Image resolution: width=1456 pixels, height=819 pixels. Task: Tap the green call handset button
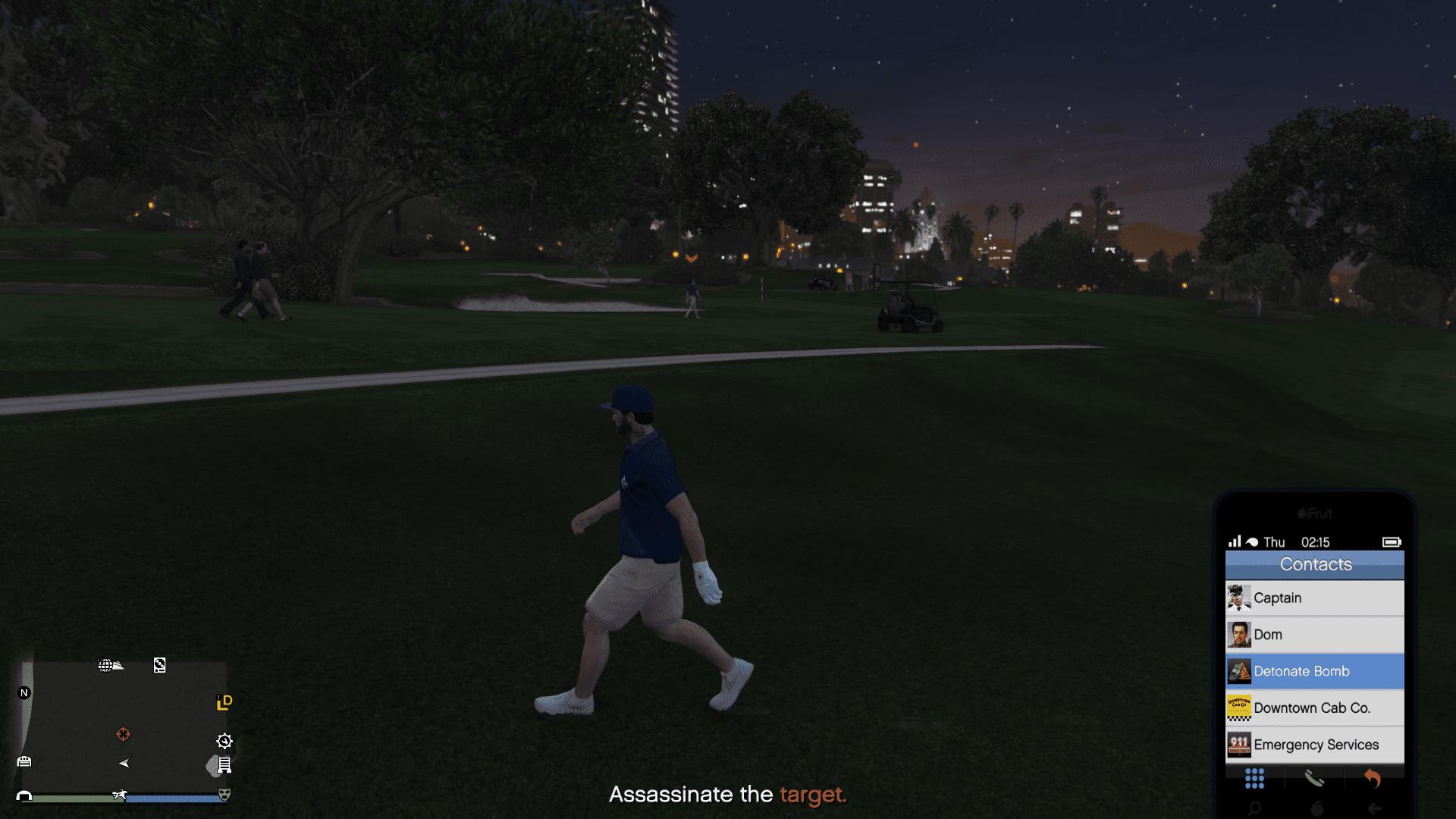pyautogui.click(x=1314, y=778)
